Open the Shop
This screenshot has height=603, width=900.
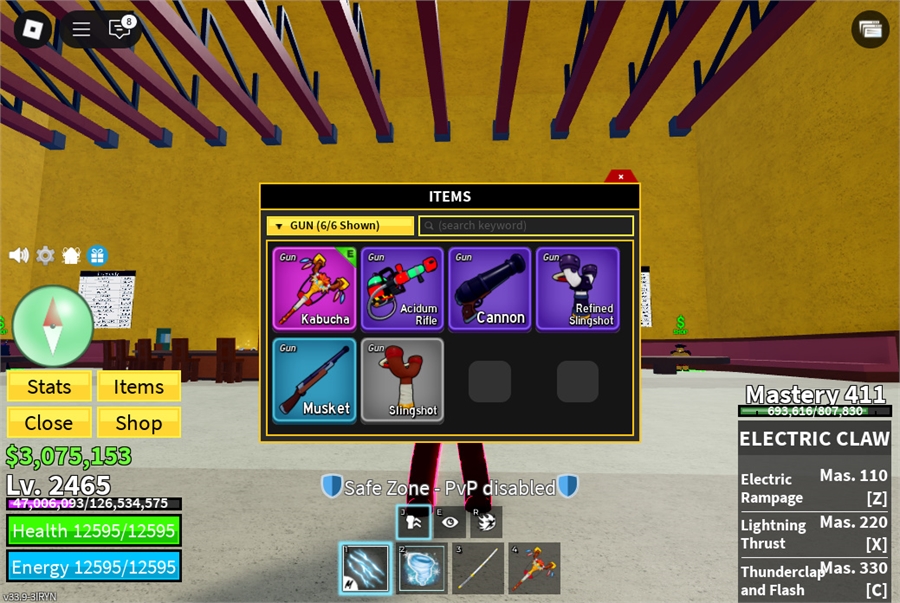138,423
